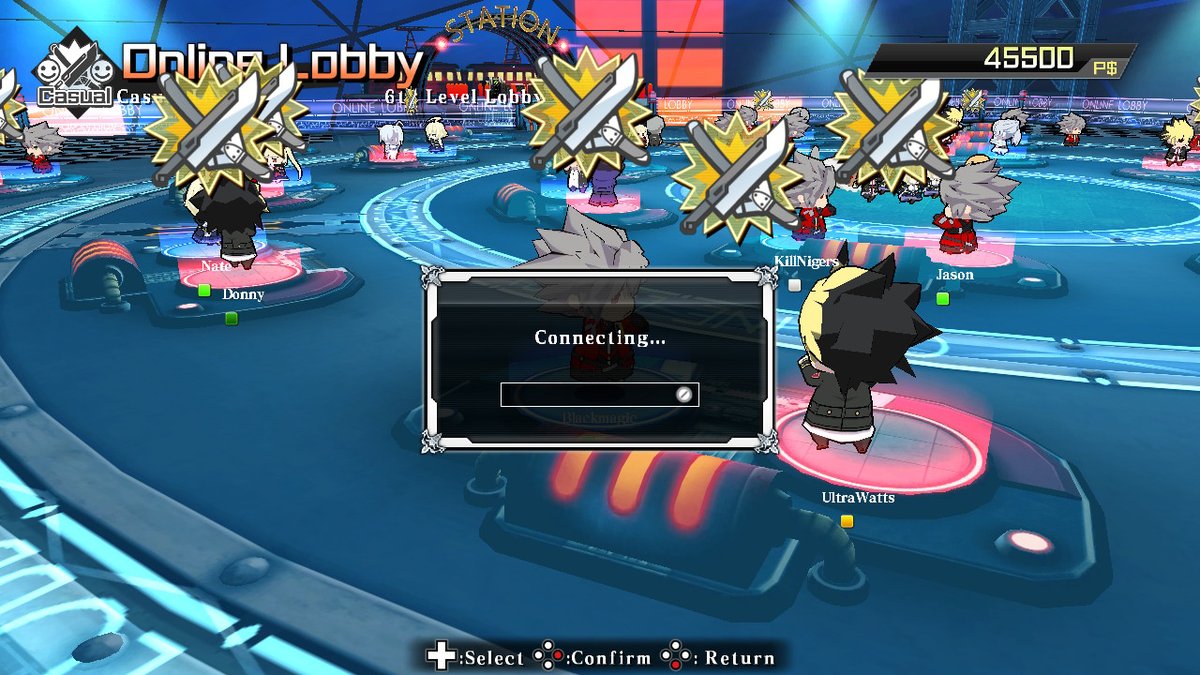Select the Connecting dialog box
The height and width of the screenshot is (675, 1200).
pos(600,361)
